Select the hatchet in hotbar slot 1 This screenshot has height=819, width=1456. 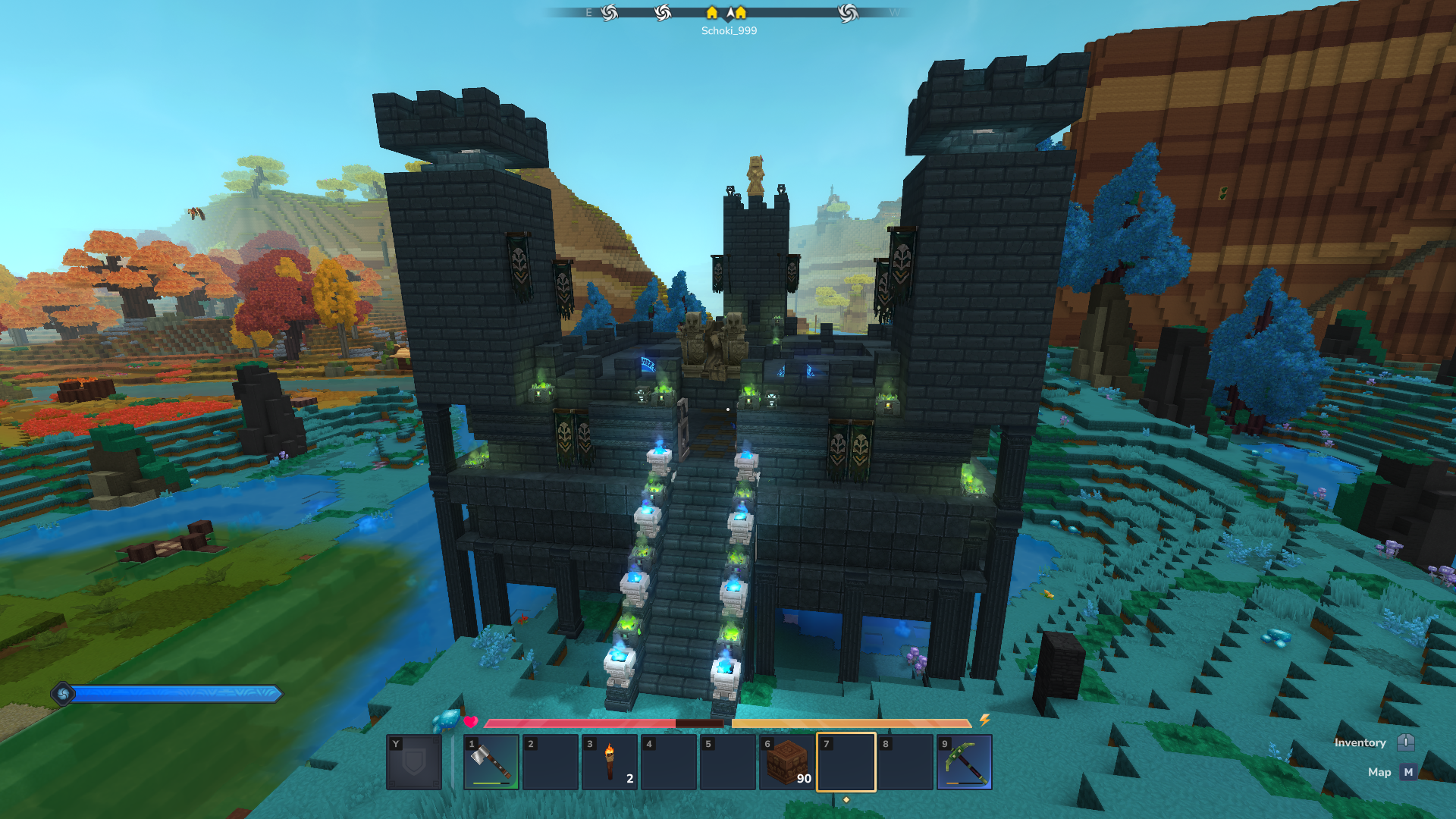pyautogui.click(x=491, y=762)
